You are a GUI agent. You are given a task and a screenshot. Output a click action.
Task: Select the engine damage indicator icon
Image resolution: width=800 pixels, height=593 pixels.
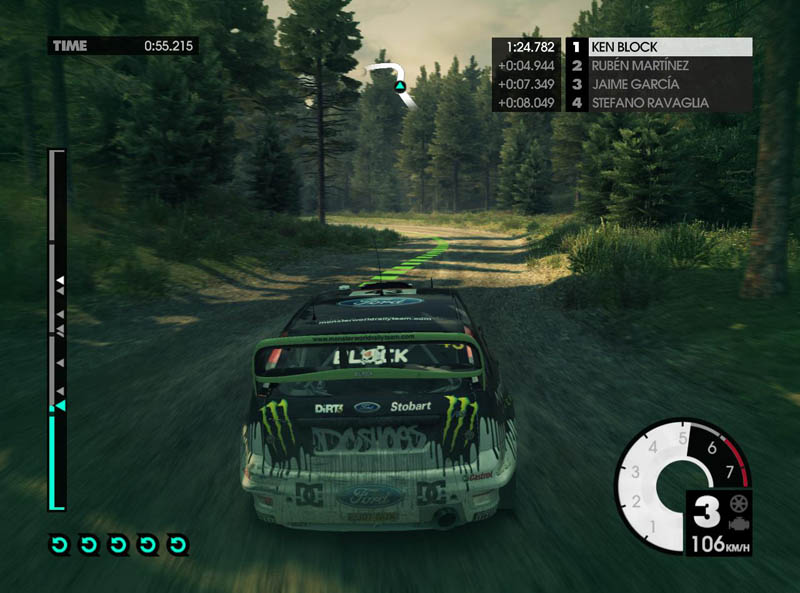738,525
